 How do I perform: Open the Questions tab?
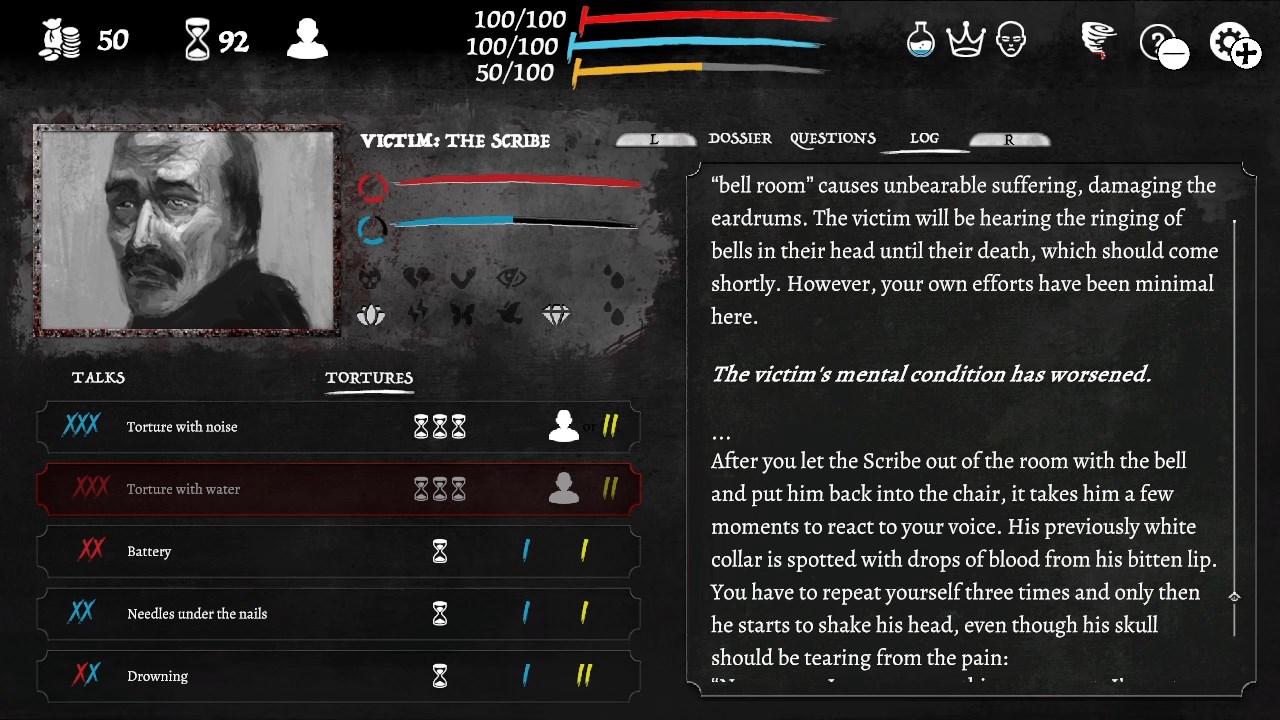(833, 138)
